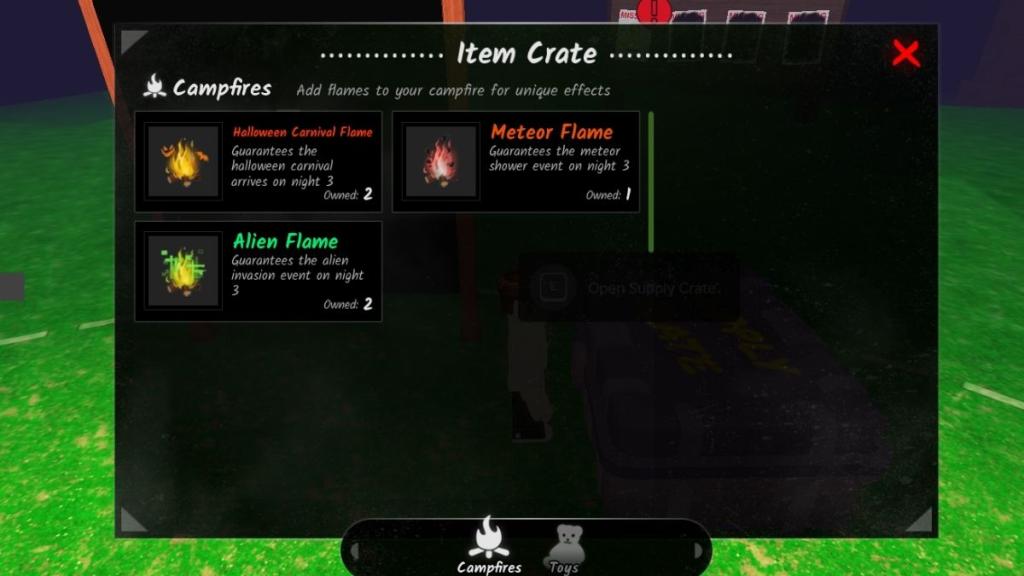Image resolution: width=1024 pixels, height=576 pixels.
Task: Pick the Alien Flame item
Action: tap(258, 271)
